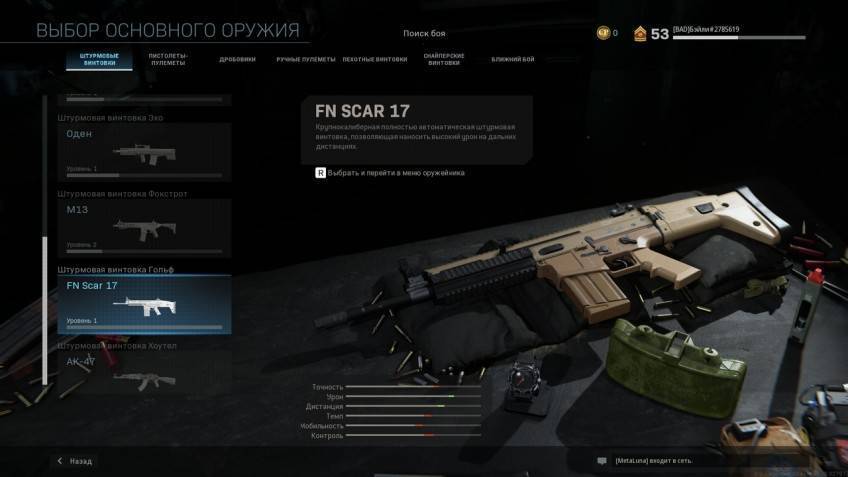Viewport: 848px width, 477px height.
Task: Show the Ручные пулеметы category
Action: point(305,59)
